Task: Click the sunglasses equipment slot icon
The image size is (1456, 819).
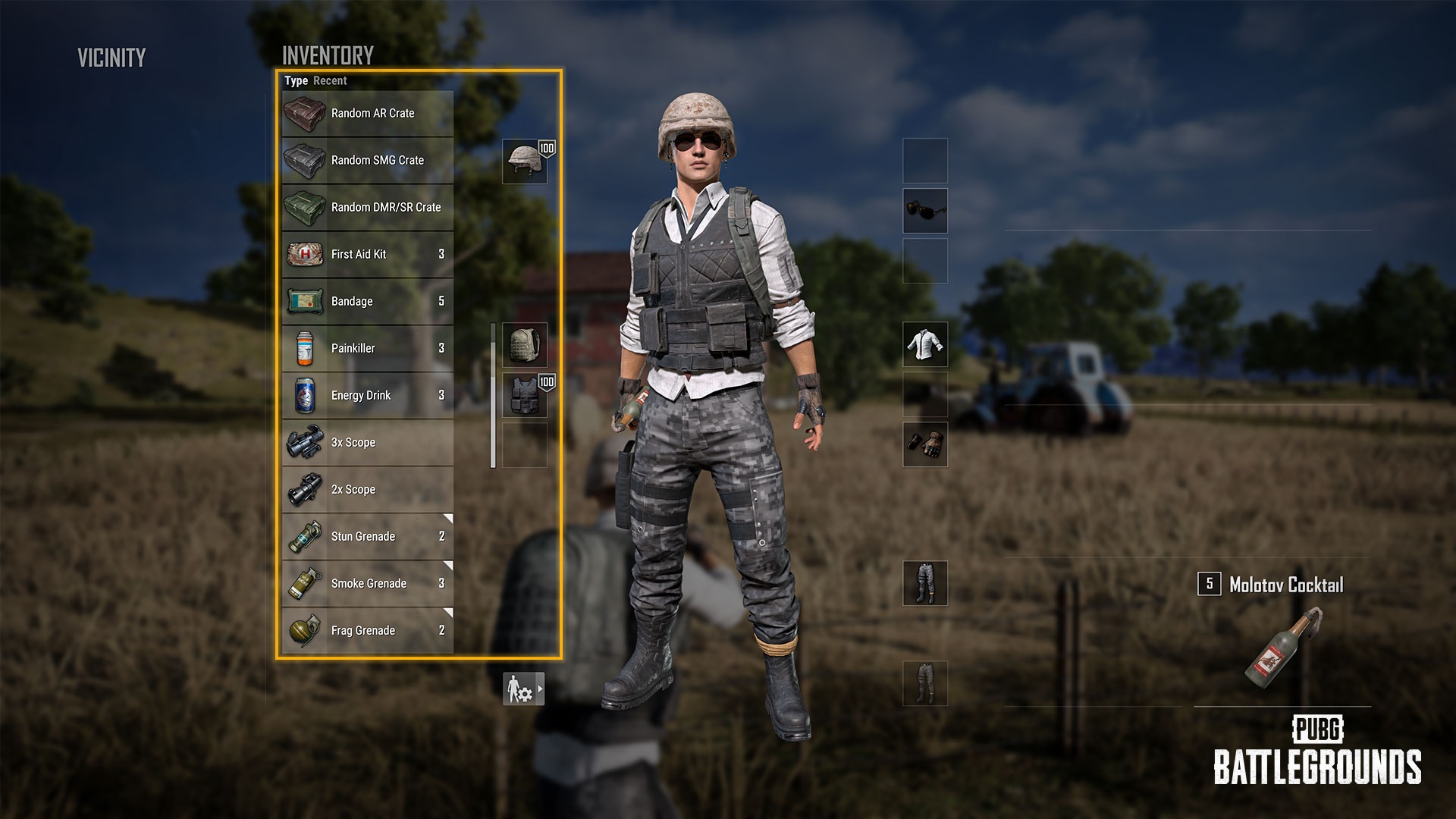Action: coord(925,210)
